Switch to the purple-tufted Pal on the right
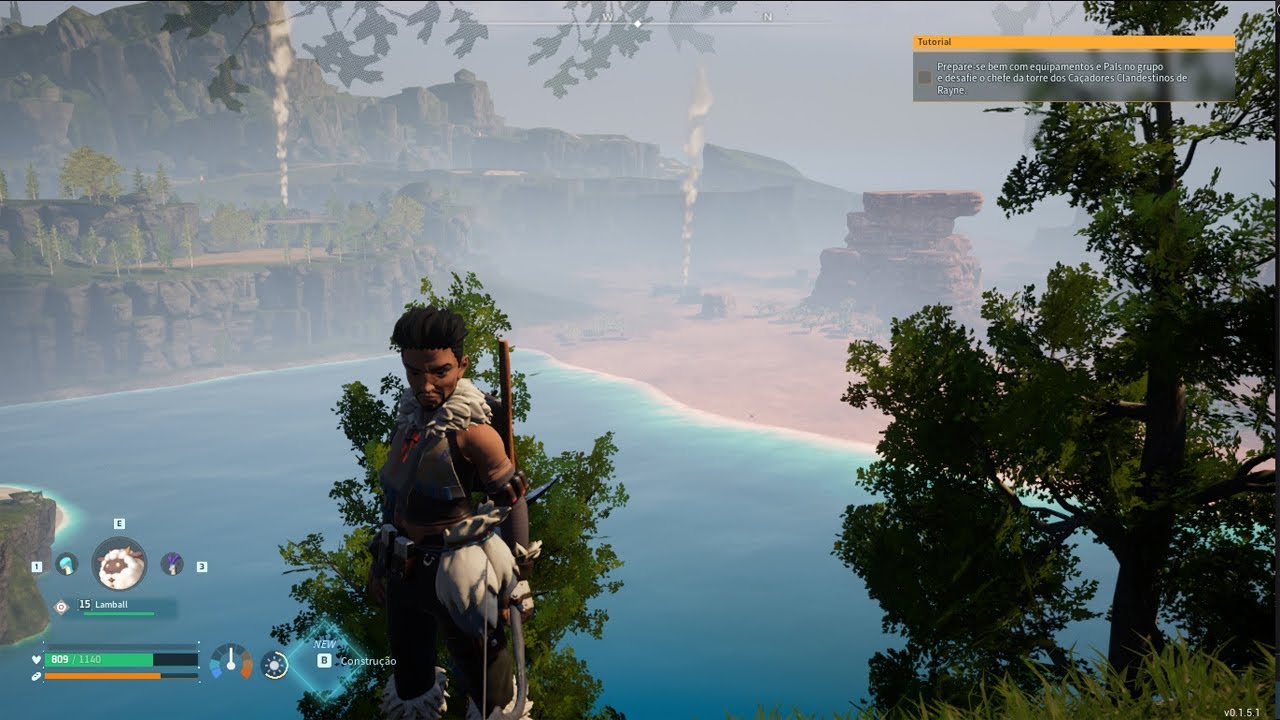 (172, 564)
